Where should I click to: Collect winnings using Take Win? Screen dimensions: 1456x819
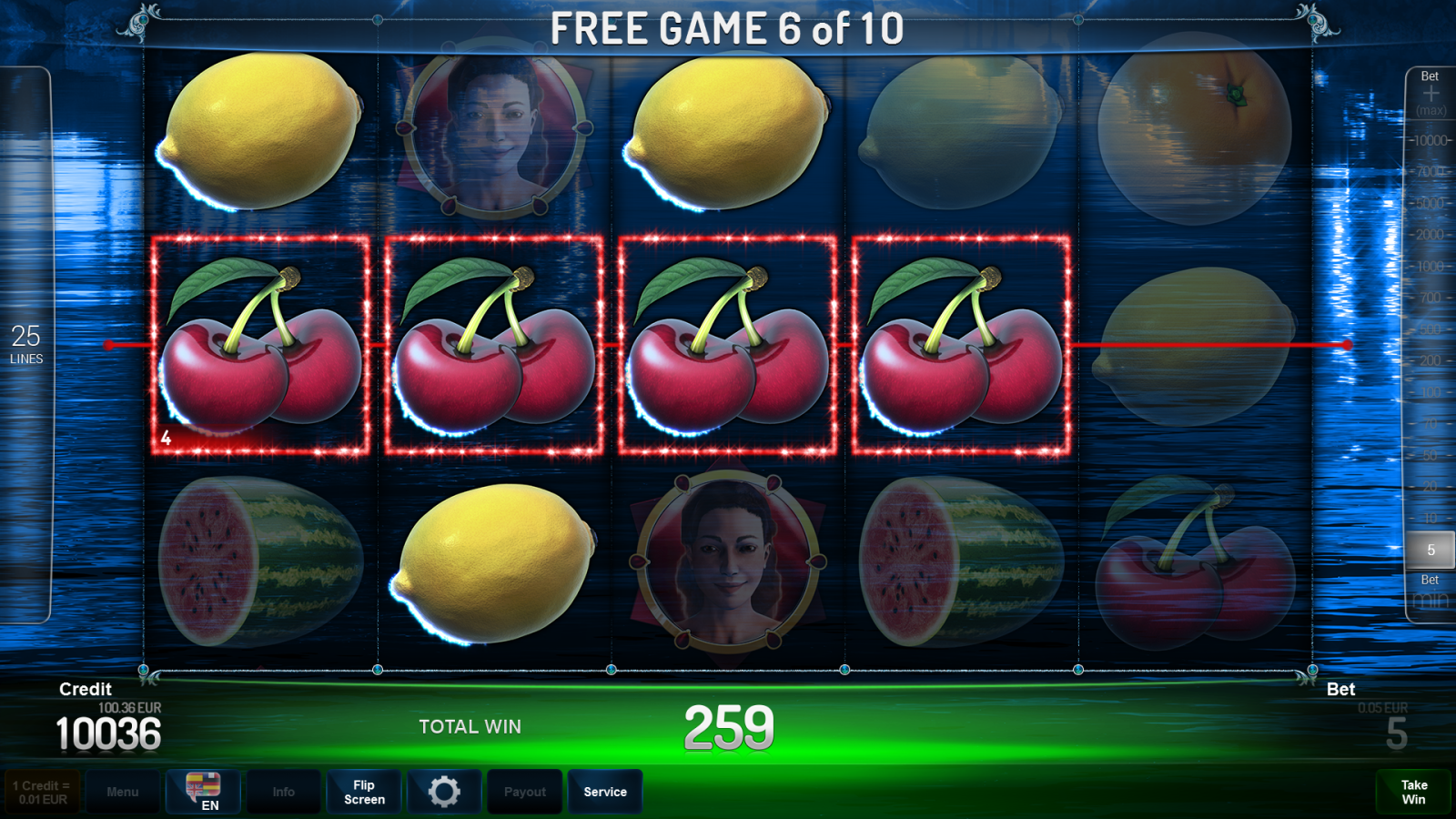tap(1413, 790)
